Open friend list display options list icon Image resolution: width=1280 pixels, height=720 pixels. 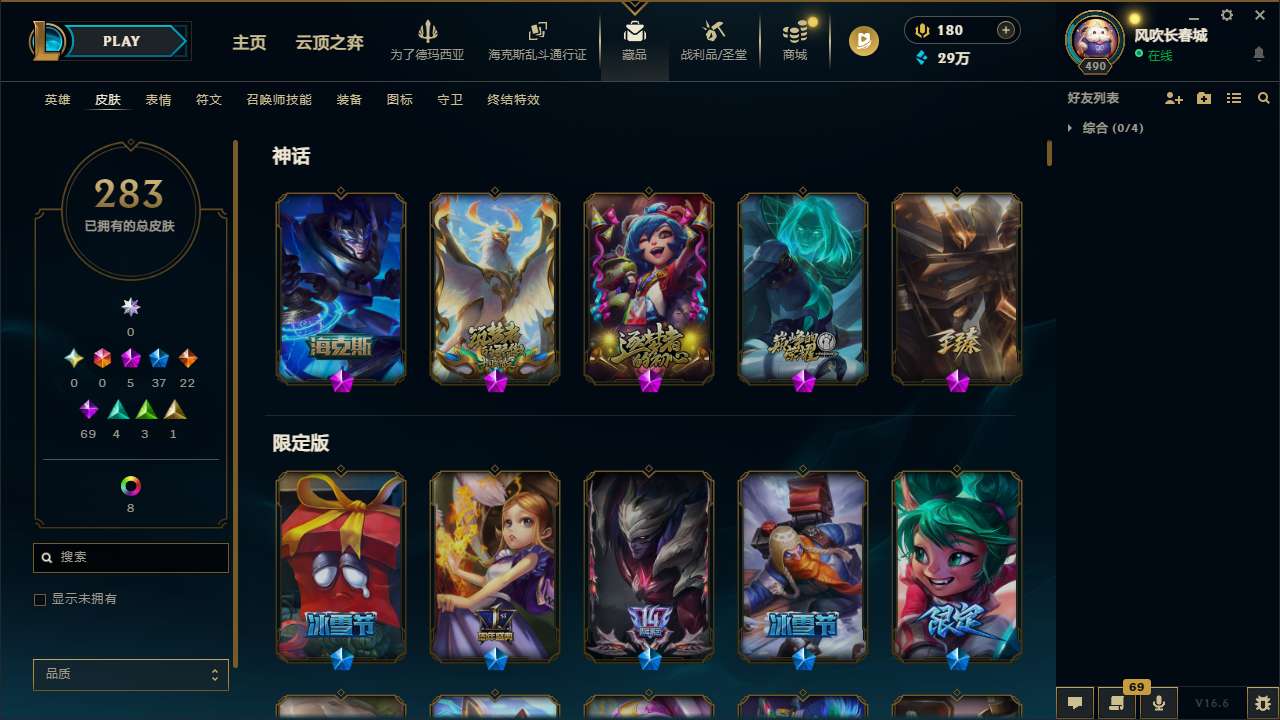tap(1233, 98)
